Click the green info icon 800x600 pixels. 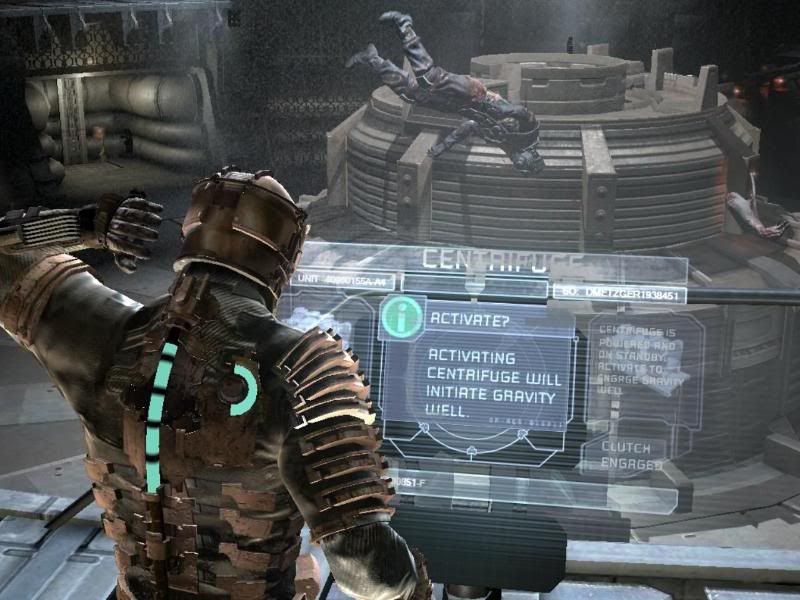(x=401, y=318)
